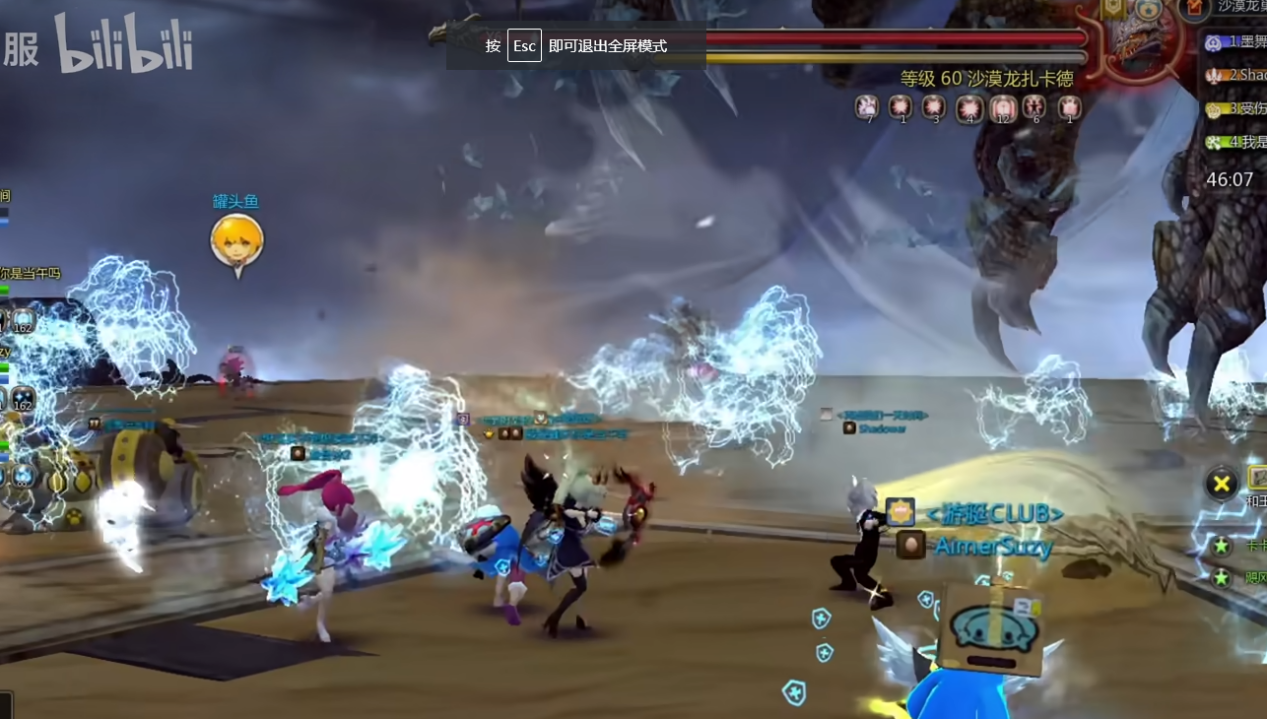Click the yellow X round button
The width and height of the screenshot is (1267, 719).
click(1221, 485)
